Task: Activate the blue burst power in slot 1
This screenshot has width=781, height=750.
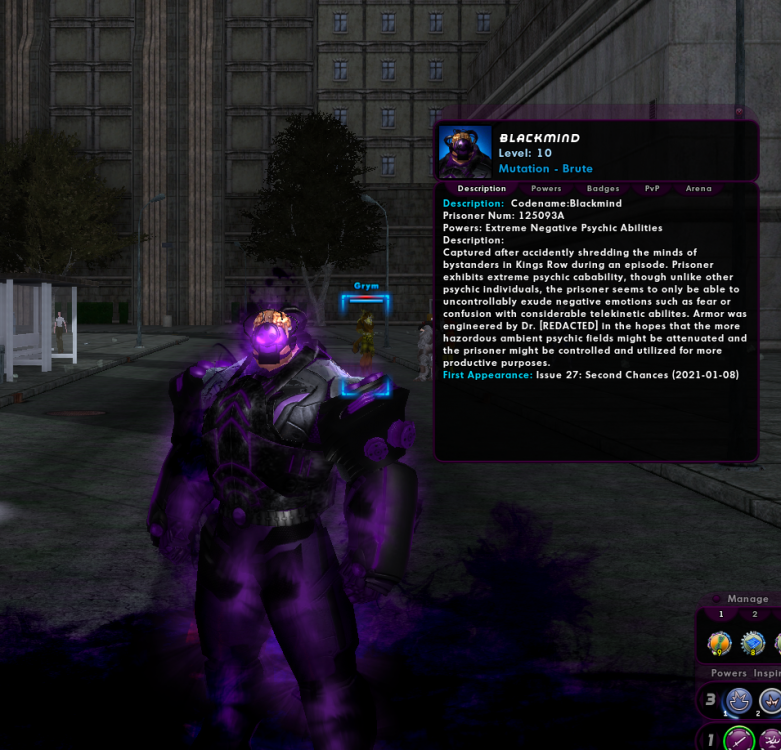Action: pyautogui.click(x=738, y=701)
